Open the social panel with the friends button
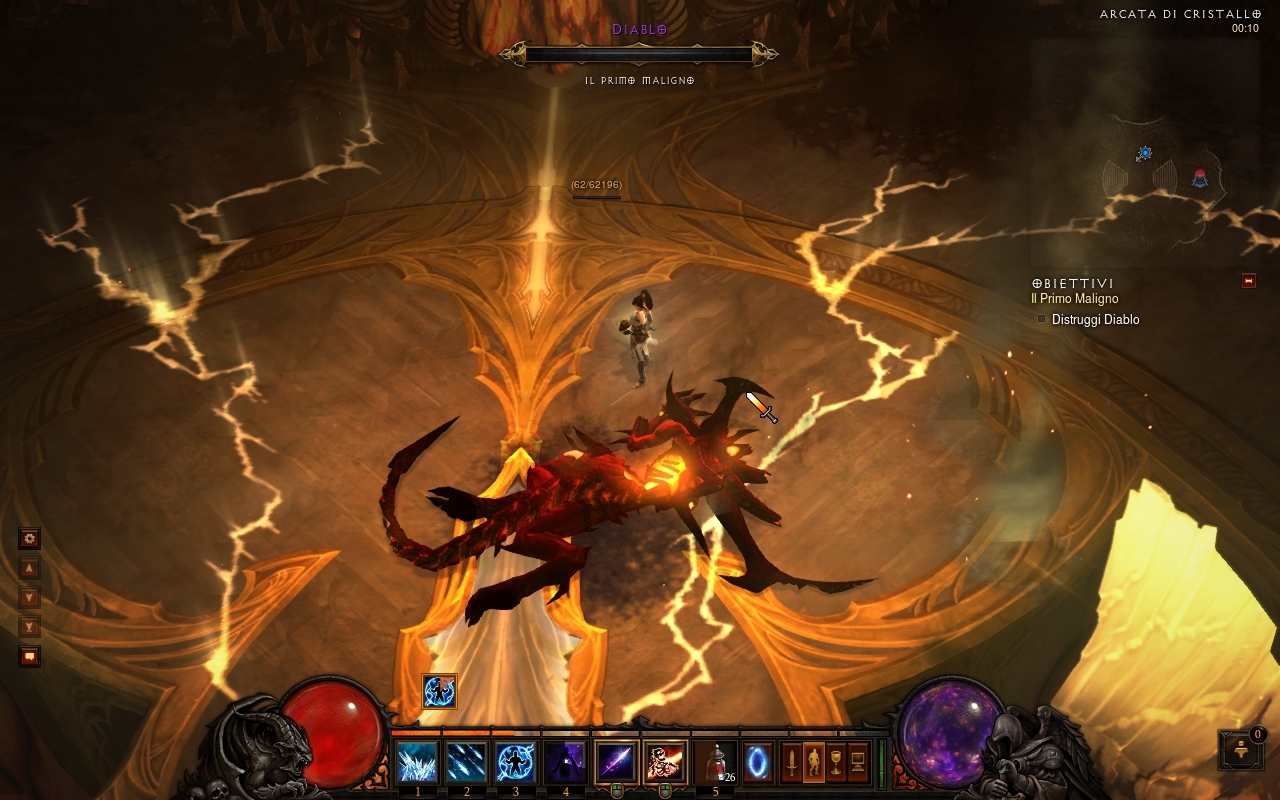This screenshot has height=800, width=1280. pos(1241,751)
